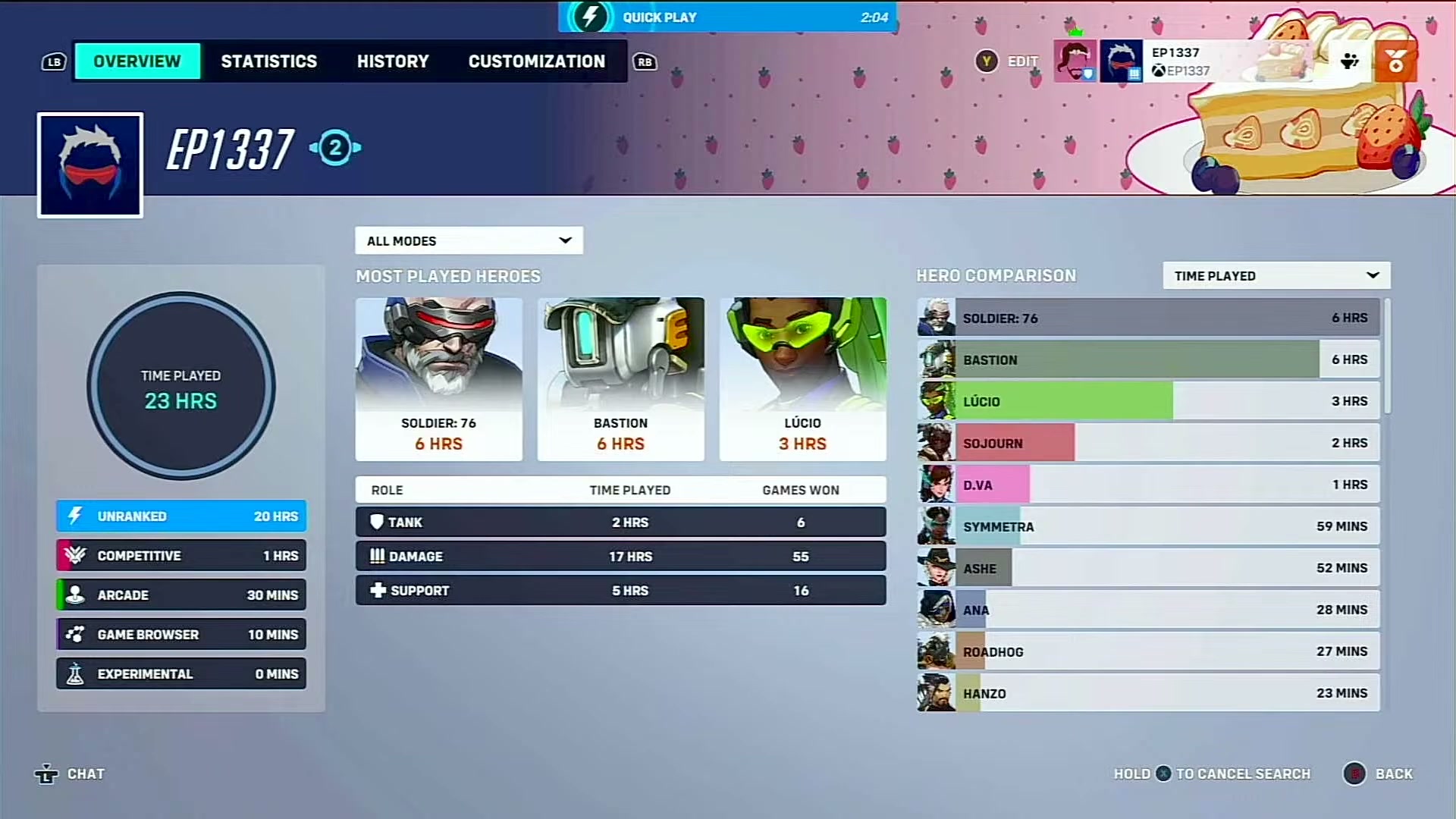Click the Quick Play lightning icon
The image size is (1456, 819).
[591, 17]
